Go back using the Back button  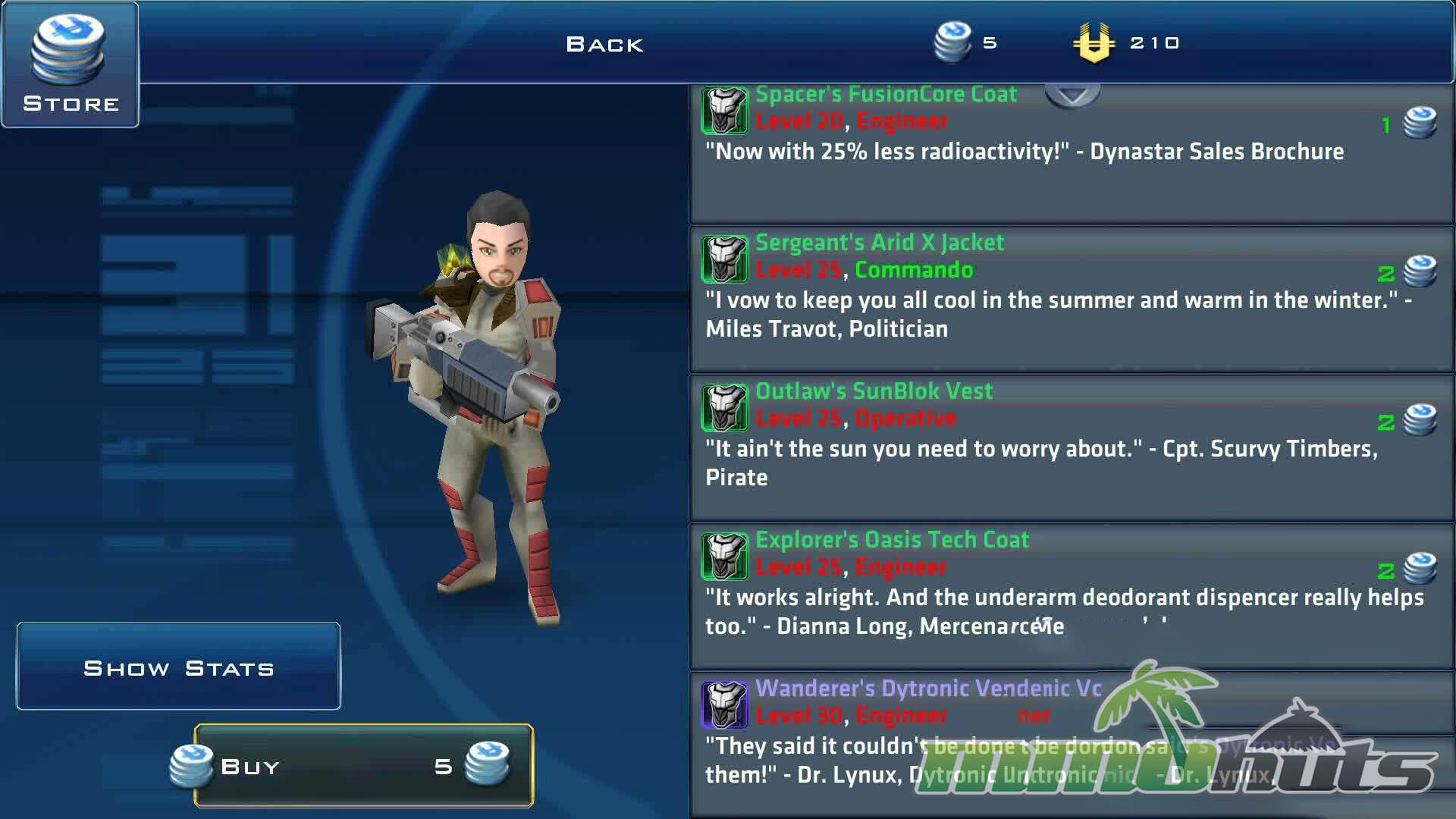(x=604, y=44)
